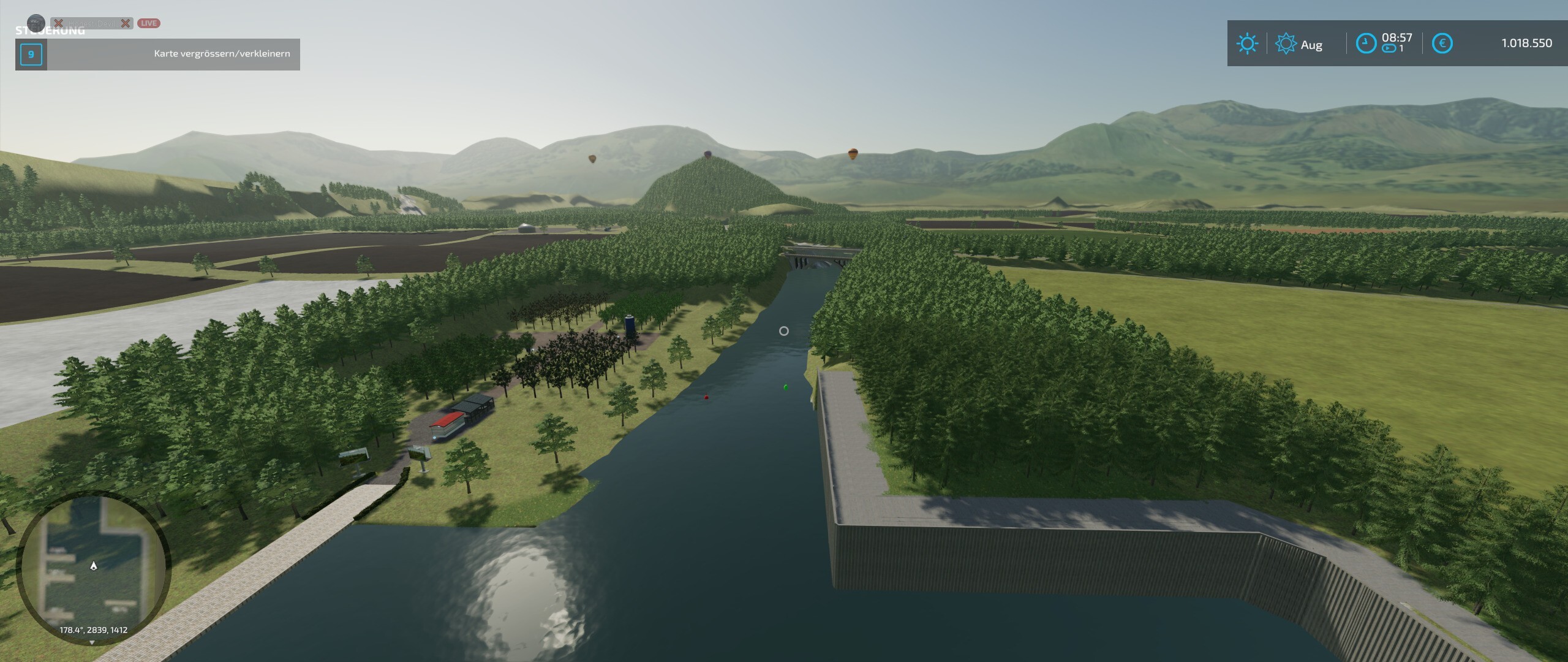Click the red LIVE badge
The image size is (1568, 662).
[x=148, y=23]
